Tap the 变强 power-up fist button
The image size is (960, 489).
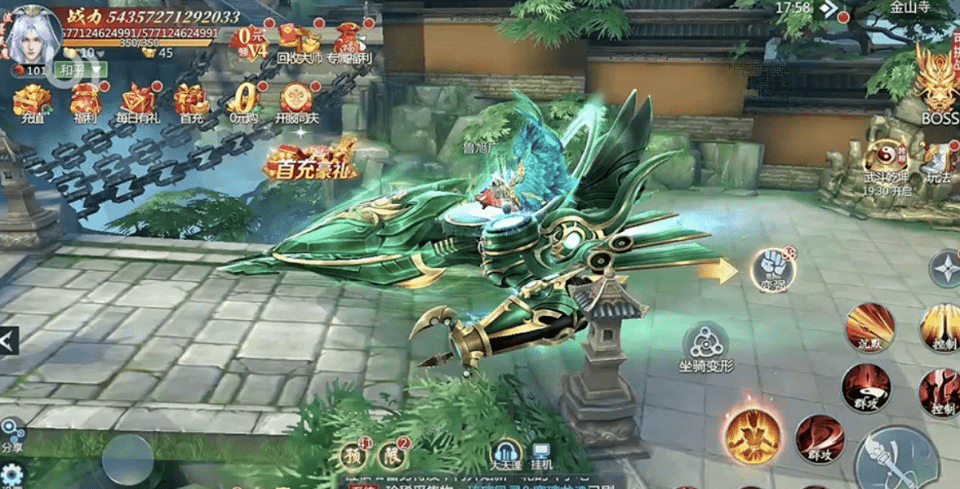[772, 268]
